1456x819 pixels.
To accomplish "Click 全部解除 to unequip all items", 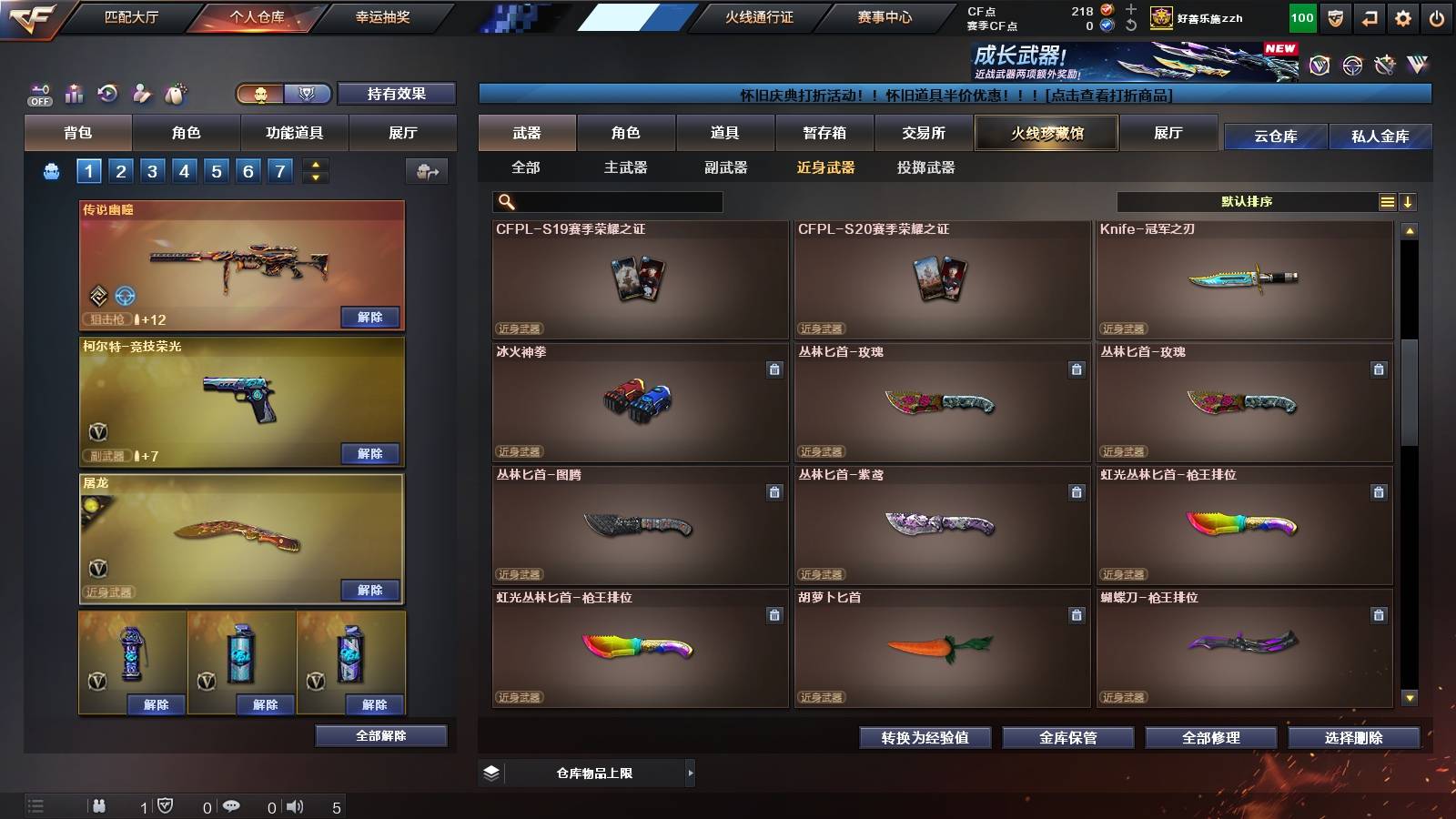I will [380, 735].
